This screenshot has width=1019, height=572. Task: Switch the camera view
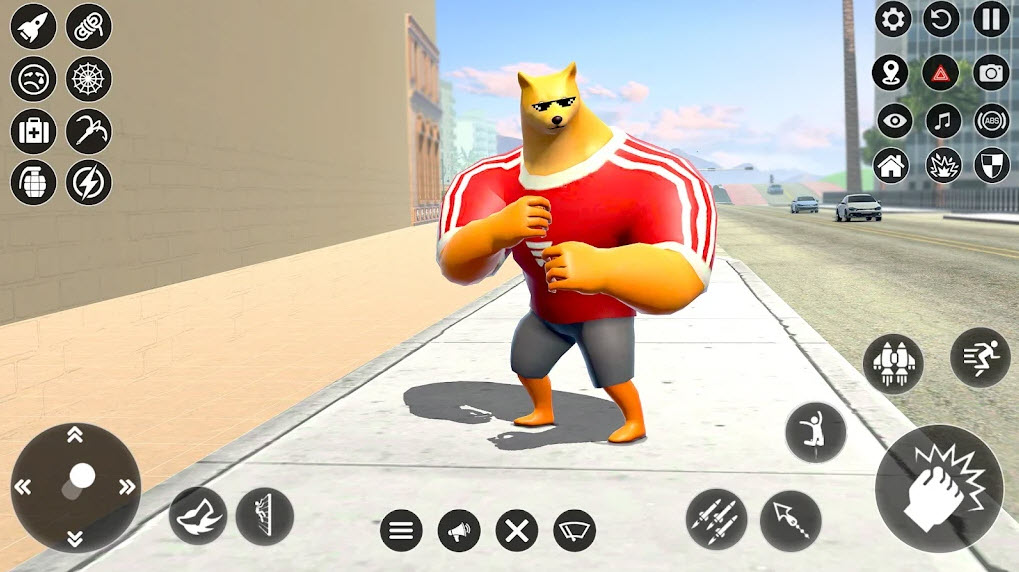click(x=991, y=72)
